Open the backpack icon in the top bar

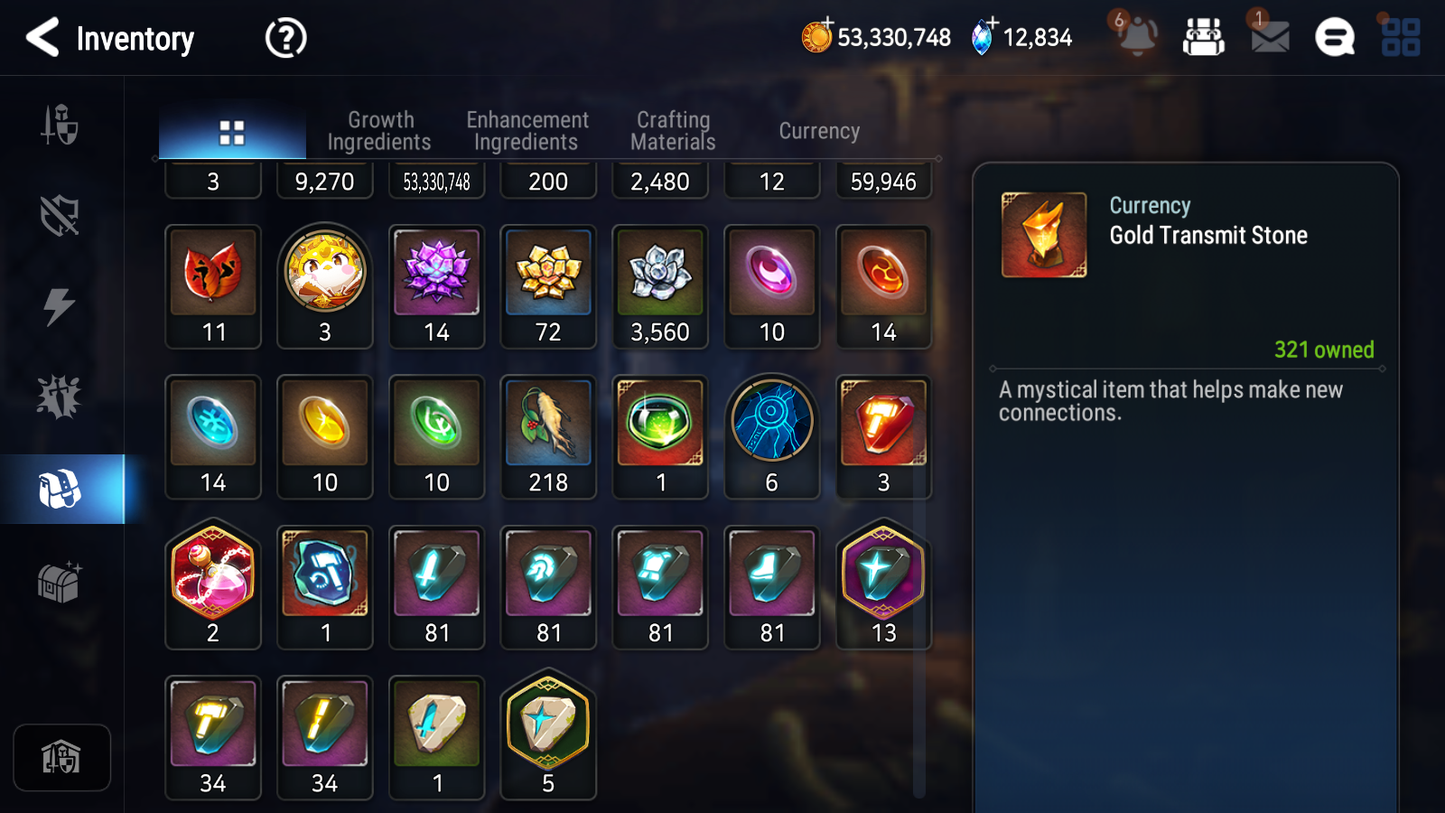[1203, 36]
